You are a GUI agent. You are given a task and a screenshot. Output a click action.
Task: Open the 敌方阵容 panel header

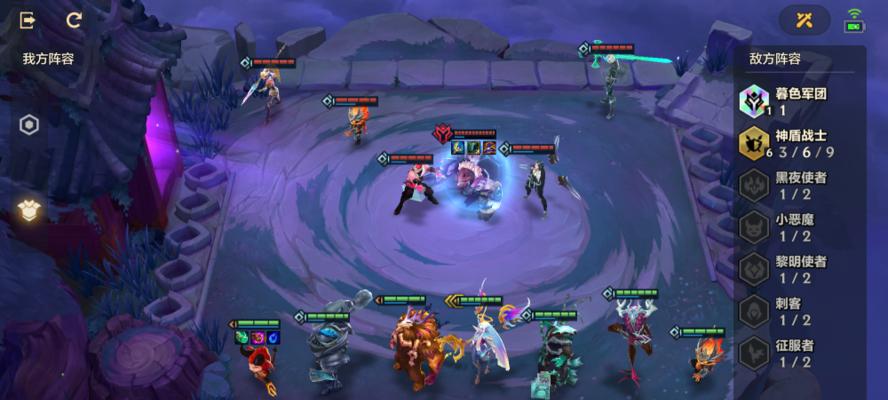[775, 59]
